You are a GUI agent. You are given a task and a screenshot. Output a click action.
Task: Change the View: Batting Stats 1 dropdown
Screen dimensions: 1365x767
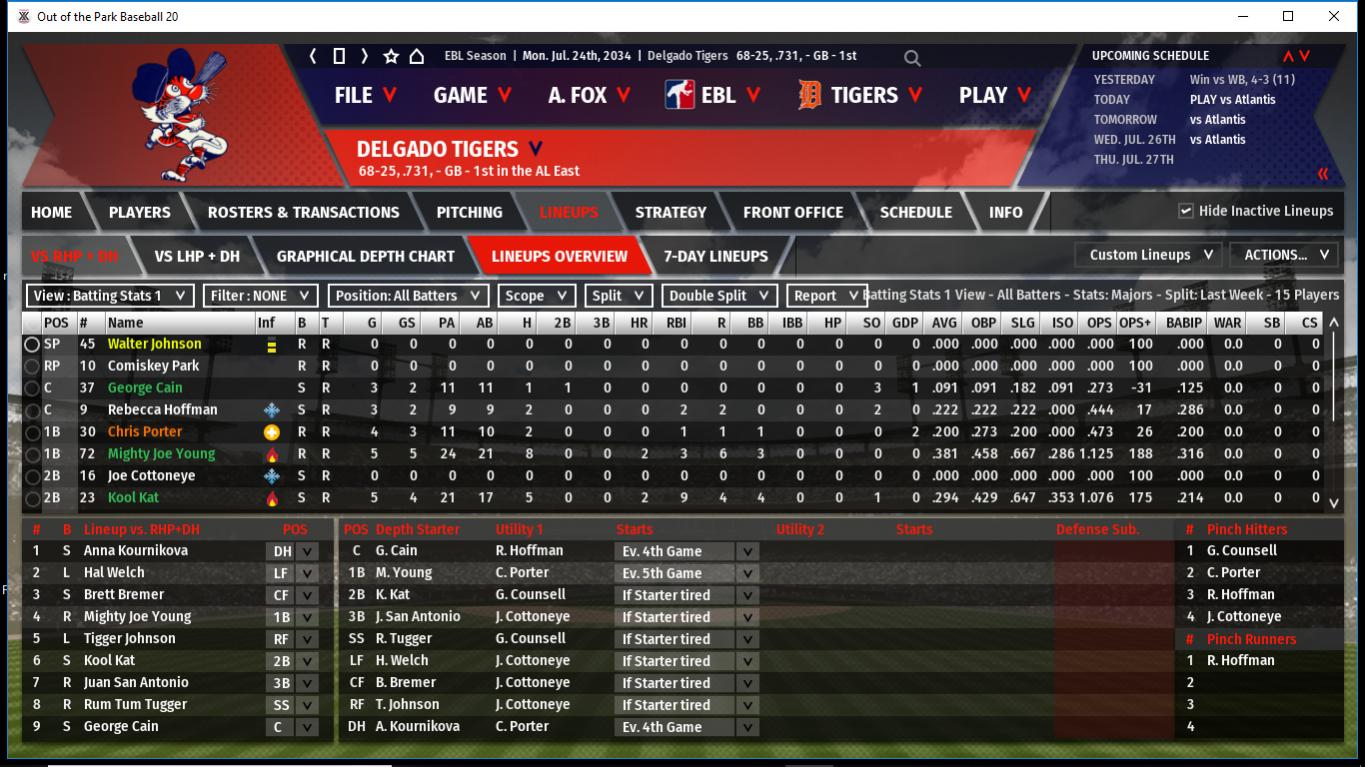click(x=110, y=296)
